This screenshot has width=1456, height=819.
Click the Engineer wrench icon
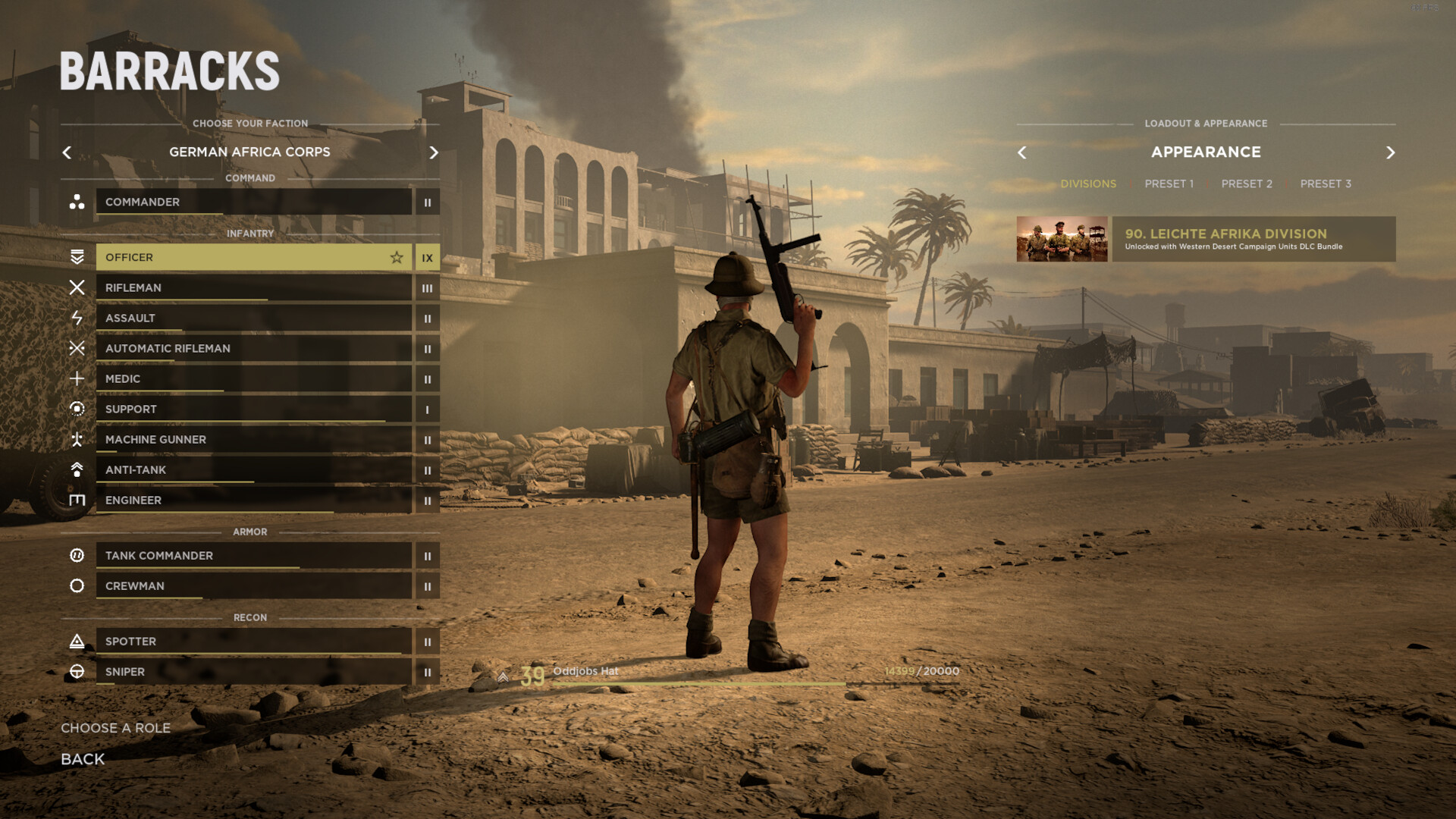pyautogui.click(x=77, y=500)
